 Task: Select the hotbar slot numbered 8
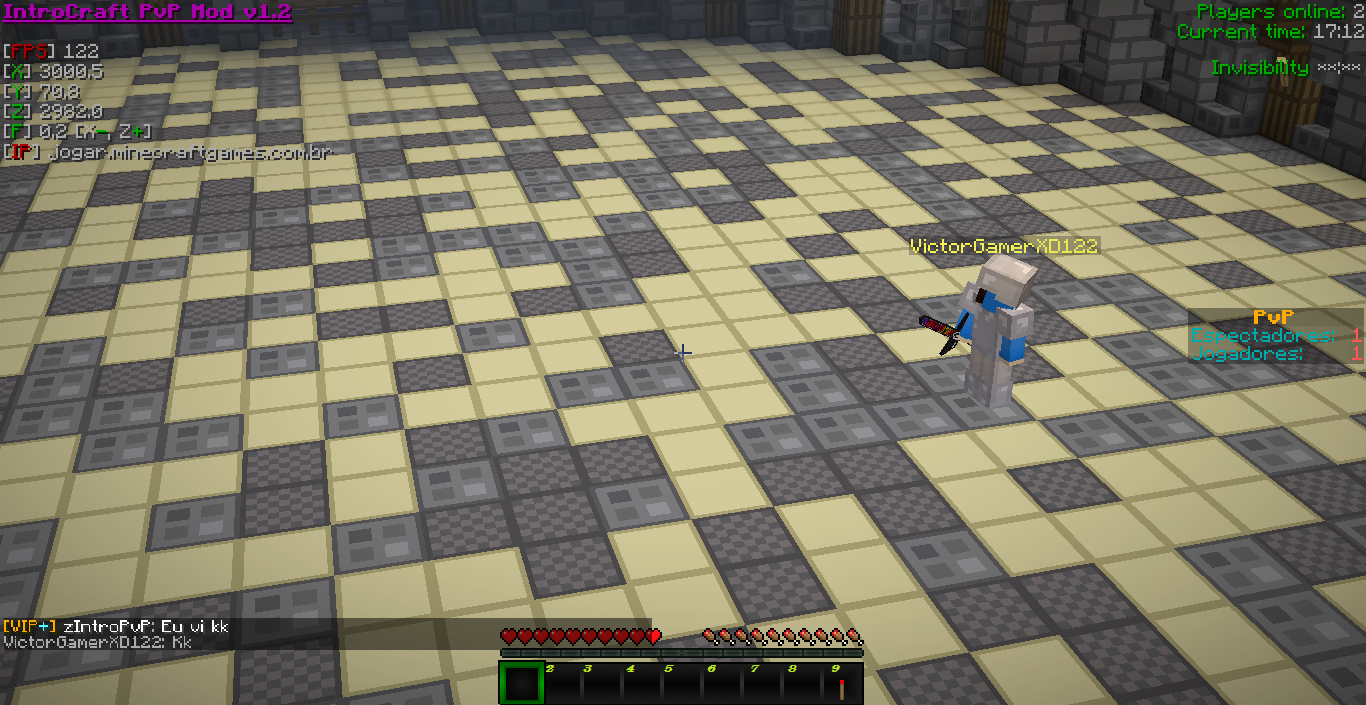pos(802,685)
